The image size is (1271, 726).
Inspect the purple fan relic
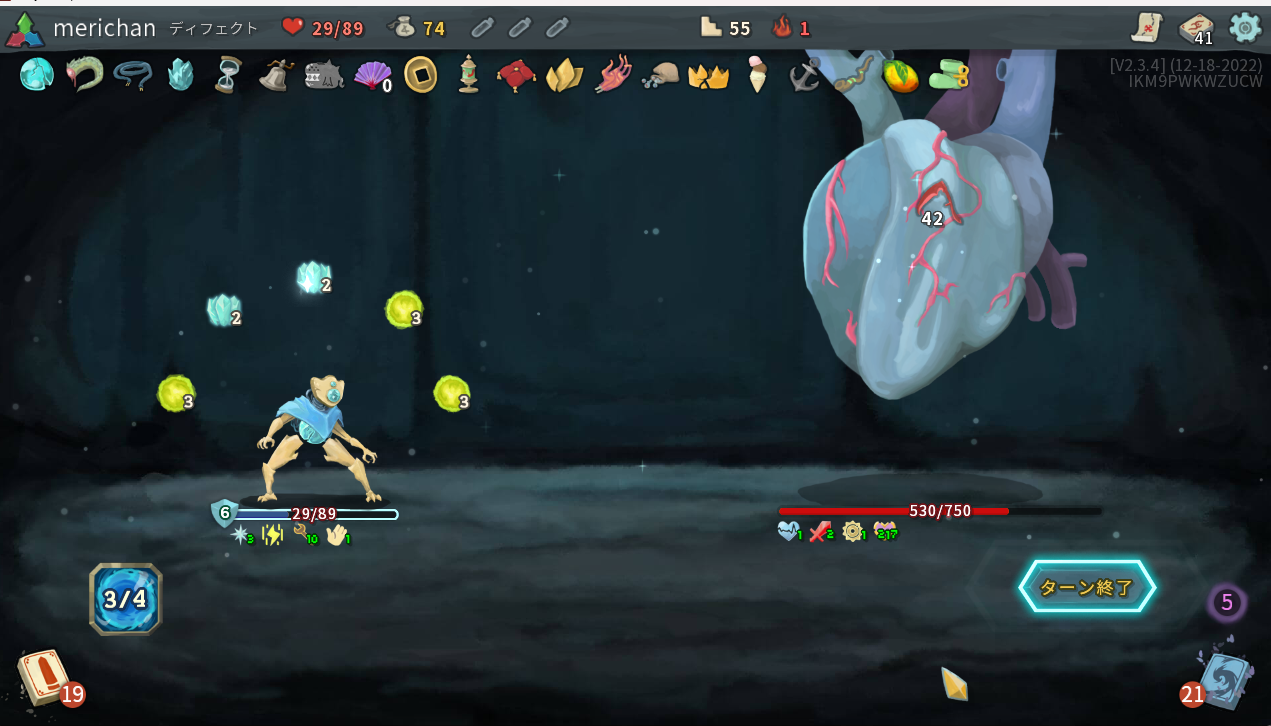click(x=372, y=74)
